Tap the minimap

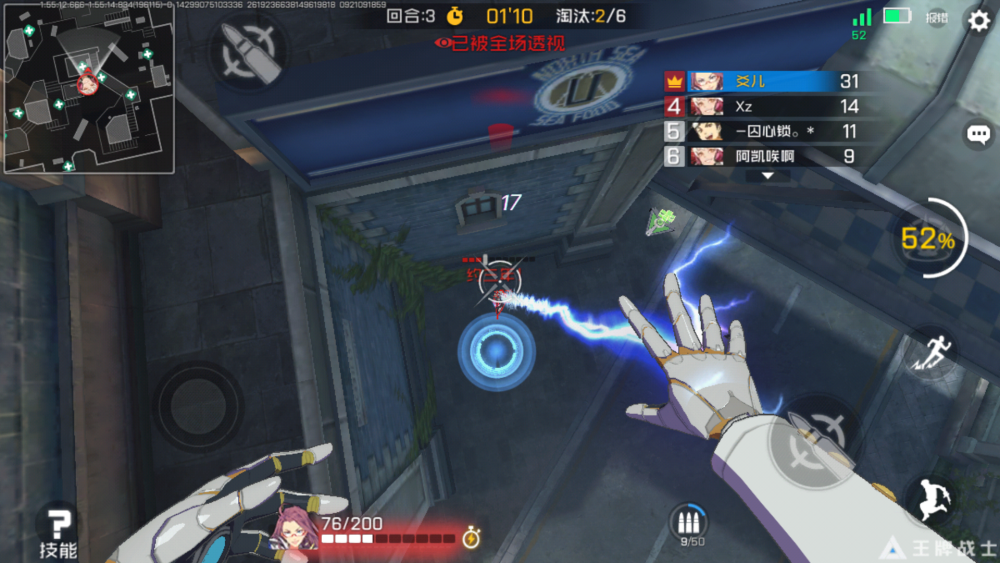(88, 87)
